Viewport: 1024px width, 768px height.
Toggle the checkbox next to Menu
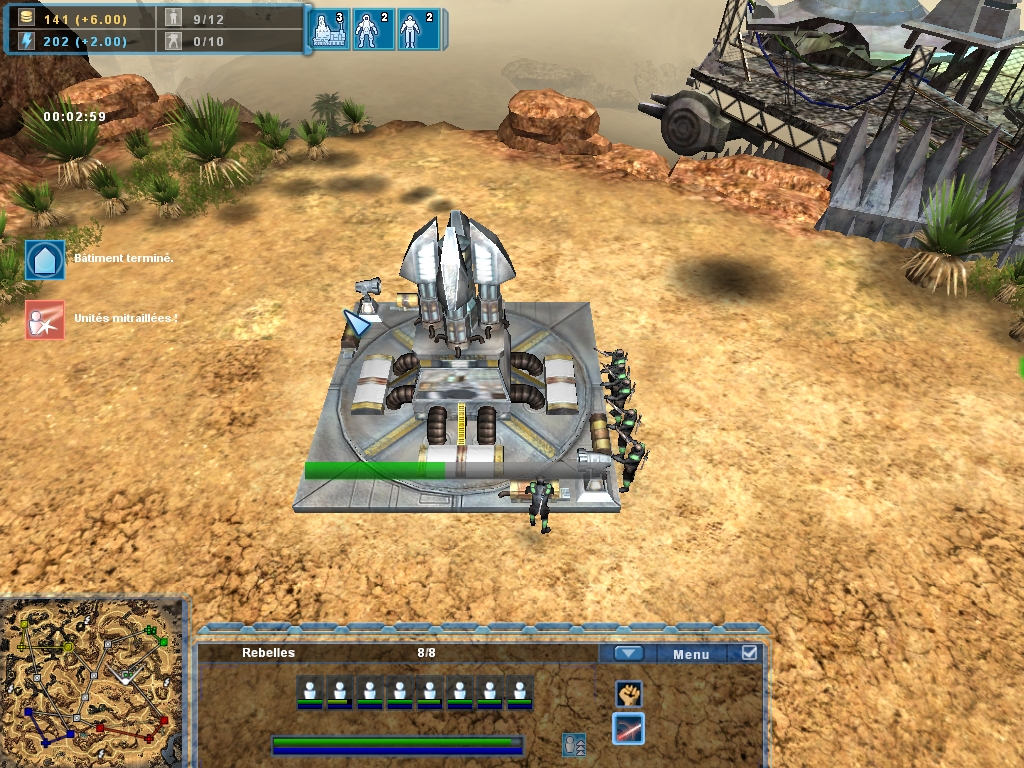pyautogui.click(x=750, y=654)
